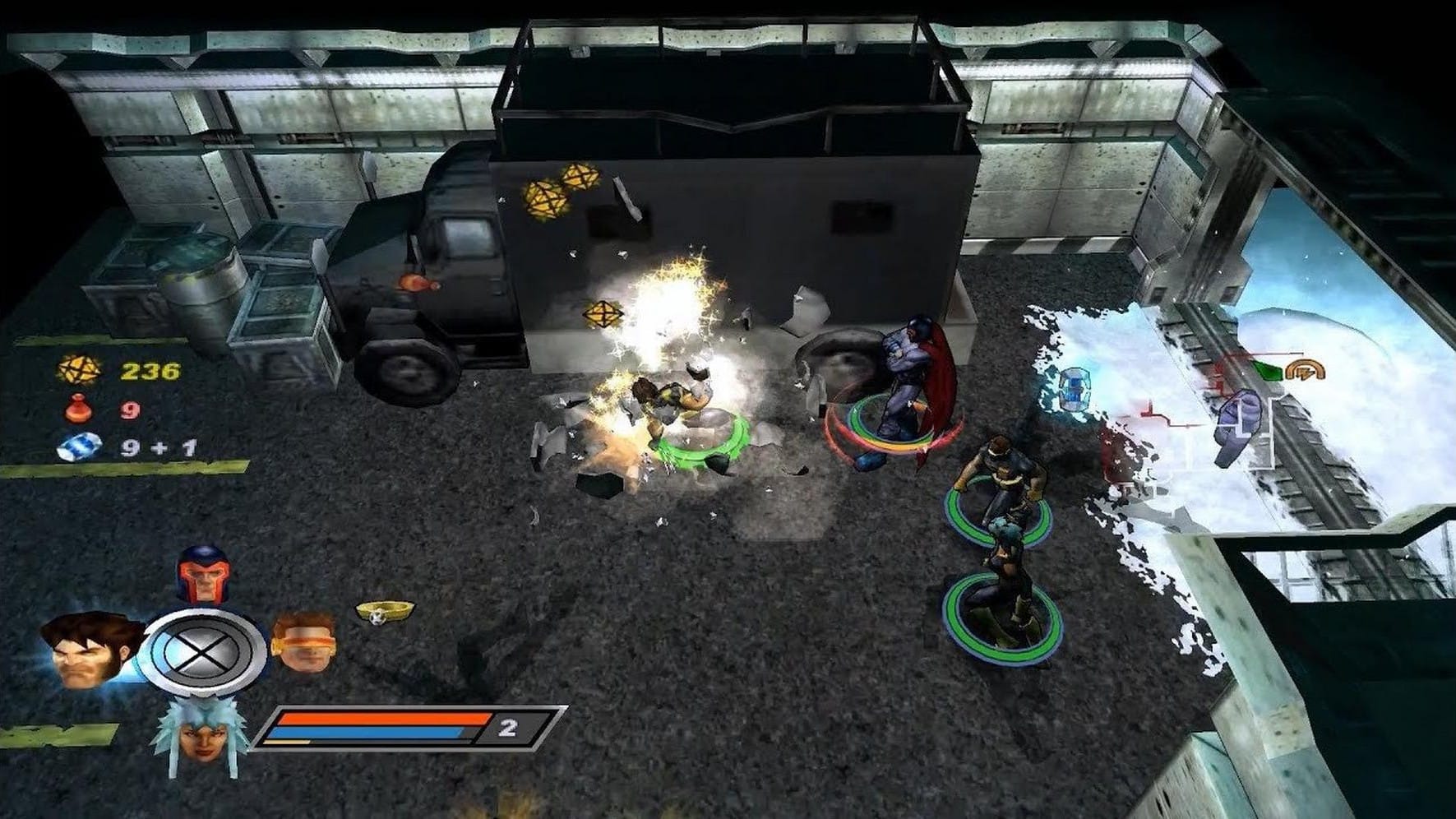The image size is (1456, 819).
Task: Click the orange health bar in the bottom HUD
Action: pos(378,717)
